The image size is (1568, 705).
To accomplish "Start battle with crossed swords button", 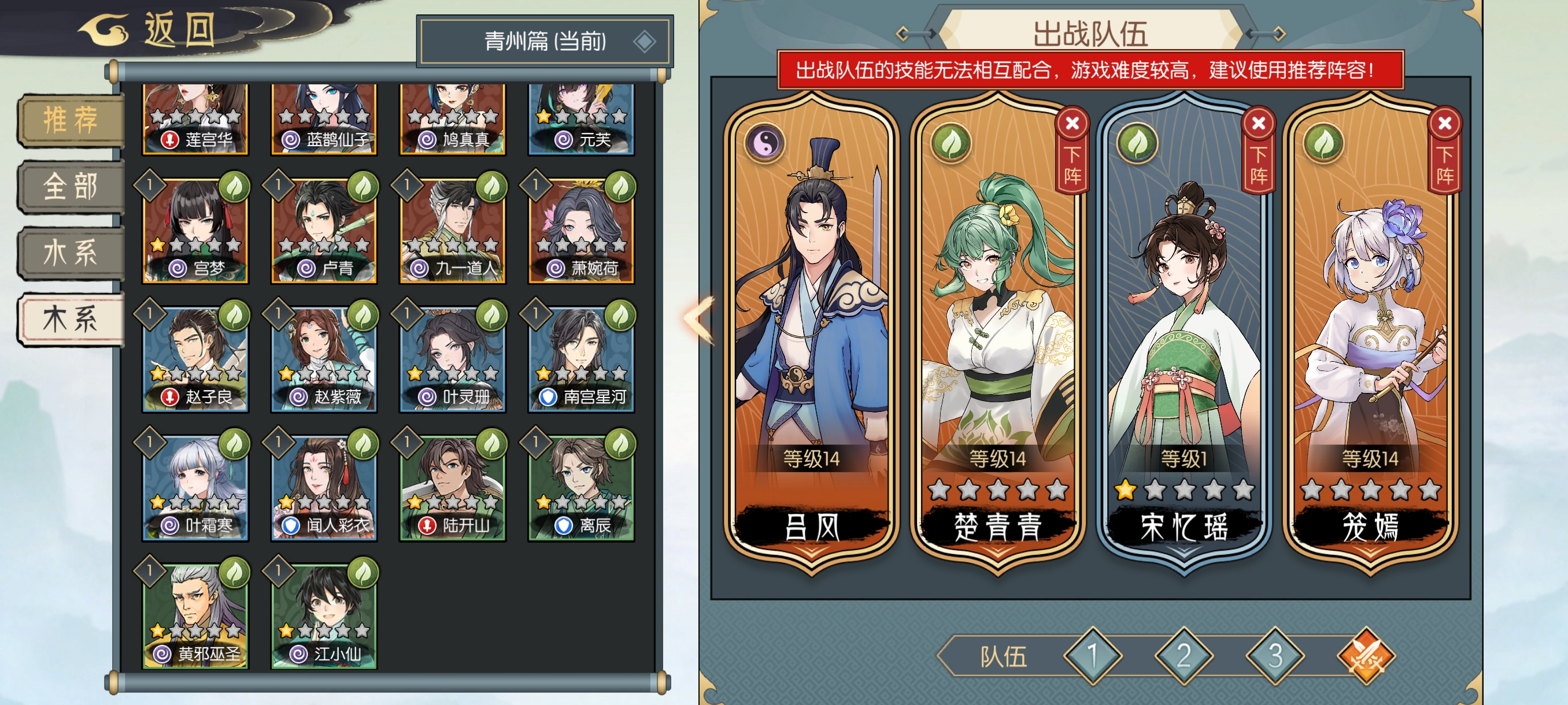I will 1366,656.
